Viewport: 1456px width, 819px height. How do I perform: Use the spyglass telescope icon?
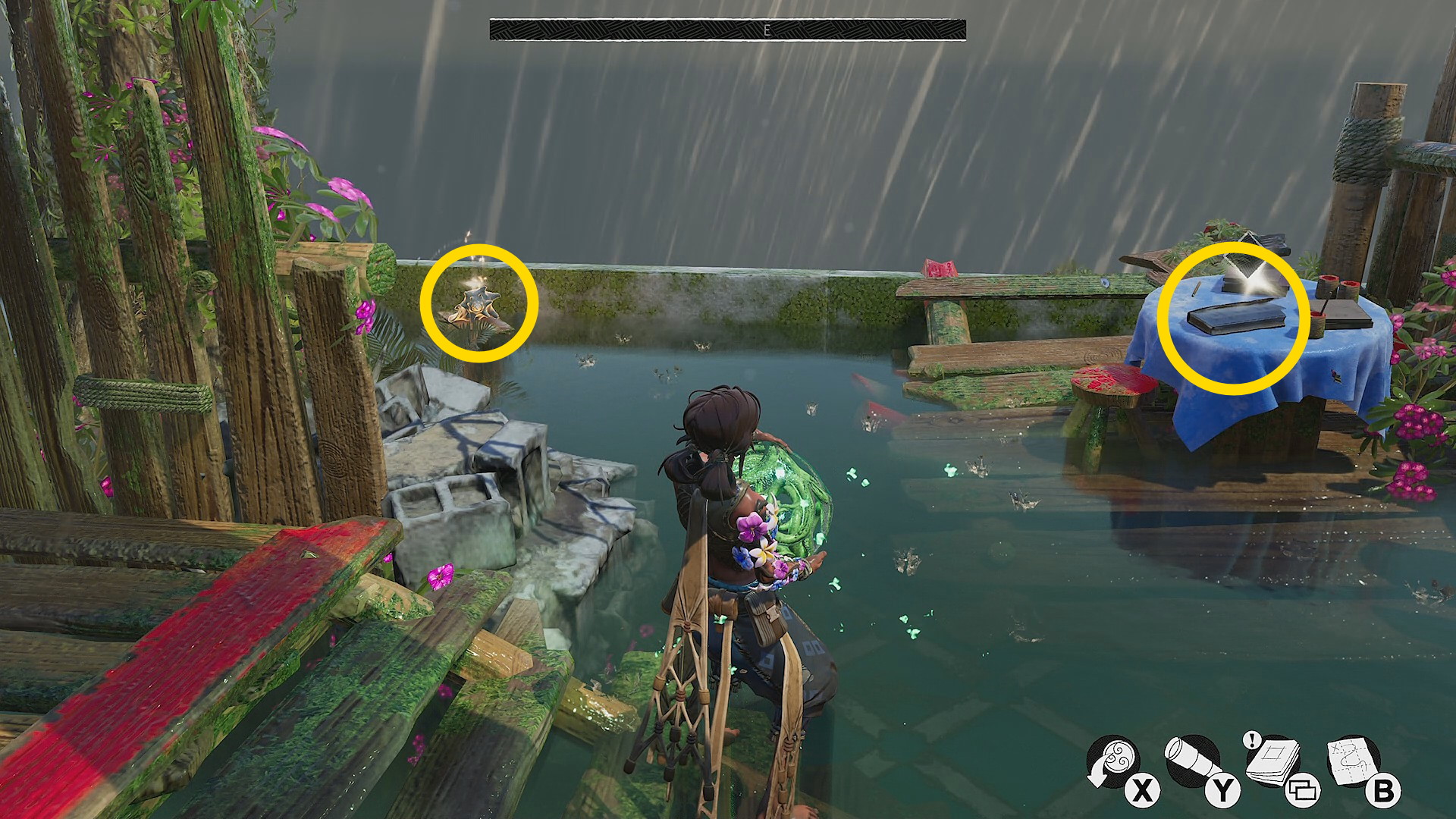1191,761
